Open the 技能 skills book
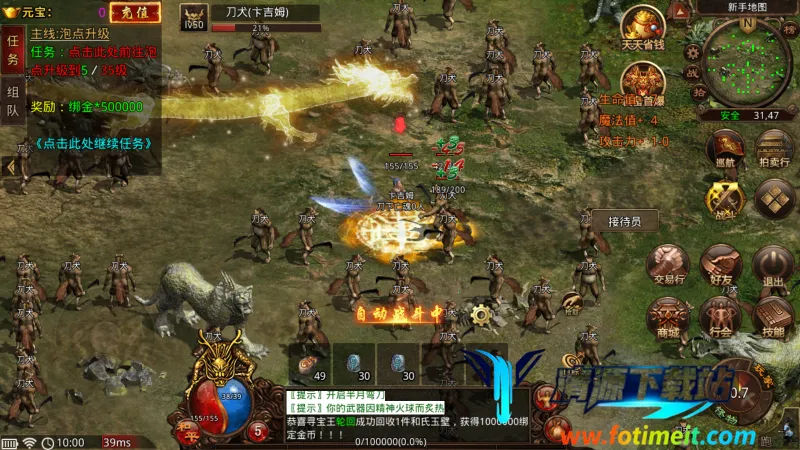Image resolution: width=800 pixels, height=450 pixels. (772, 318)
